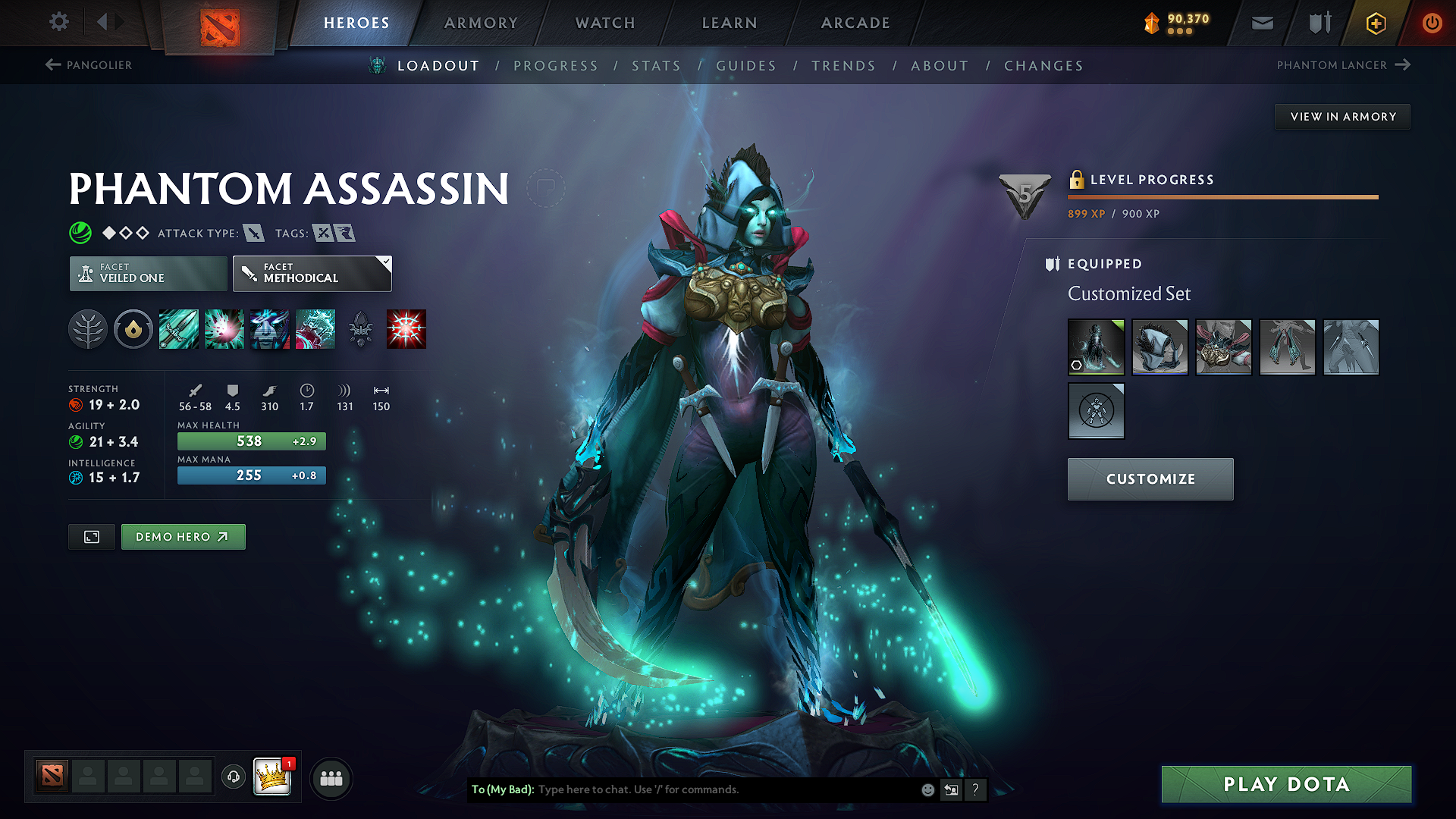The width and height of the screenshot is (1456, 819).
Task: Open the mail envelope icon in top bar
Action: (x=1261, y=23)
